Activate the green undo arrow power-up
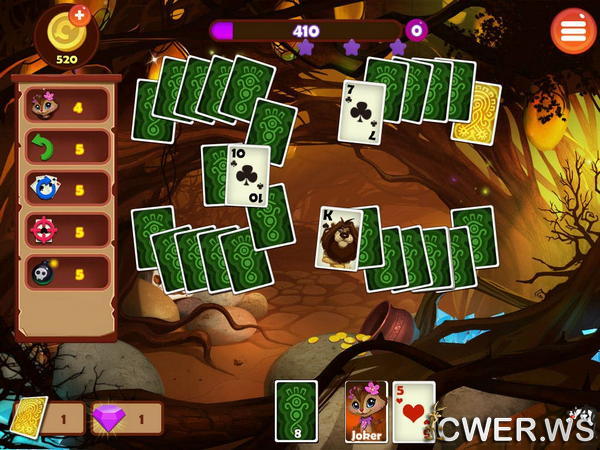This screenshot has height=450, width=600. pyautogui.click(x=66, y=146)
